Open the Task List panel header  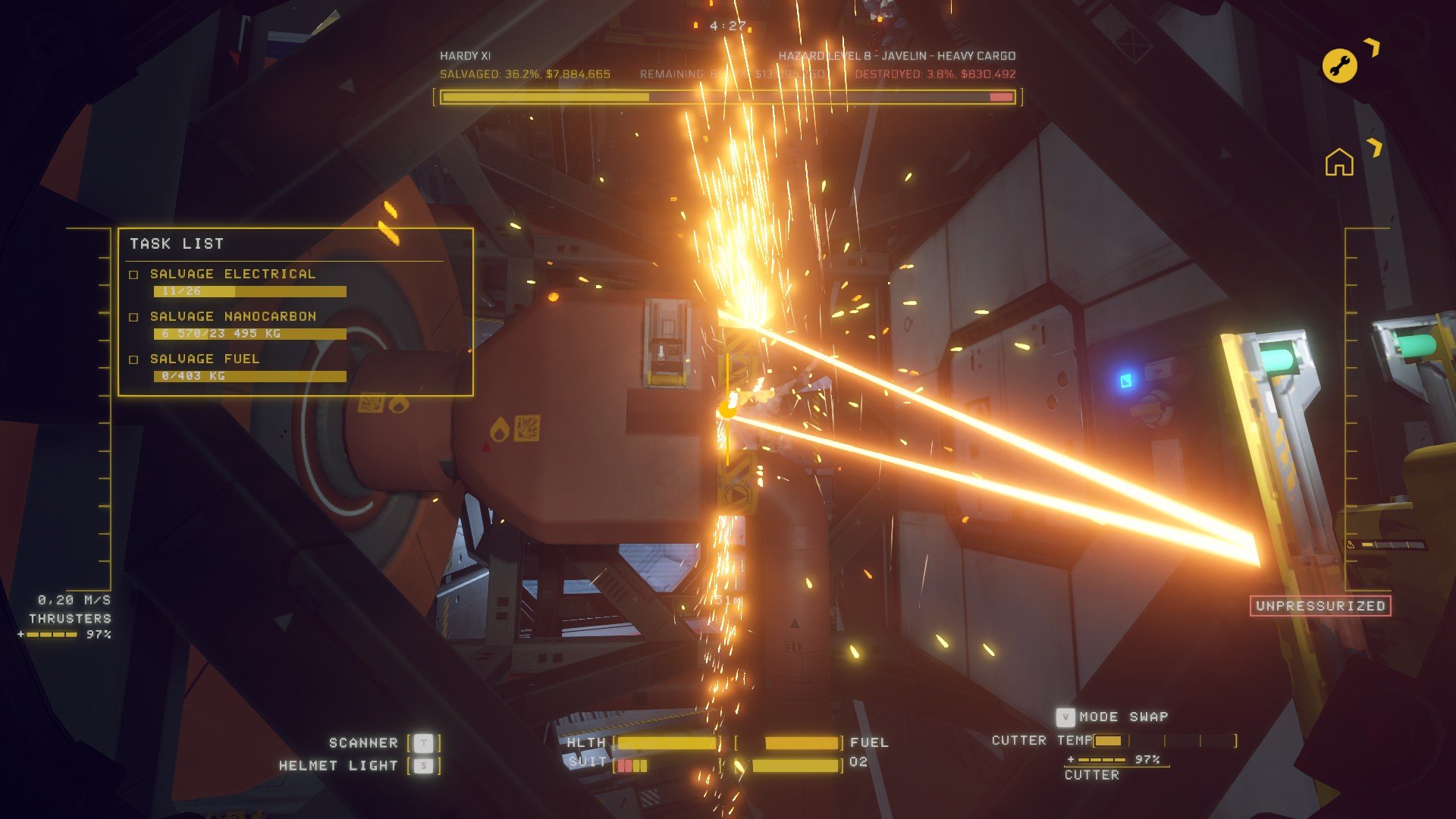pyautogui.click(x=177, y=243)
